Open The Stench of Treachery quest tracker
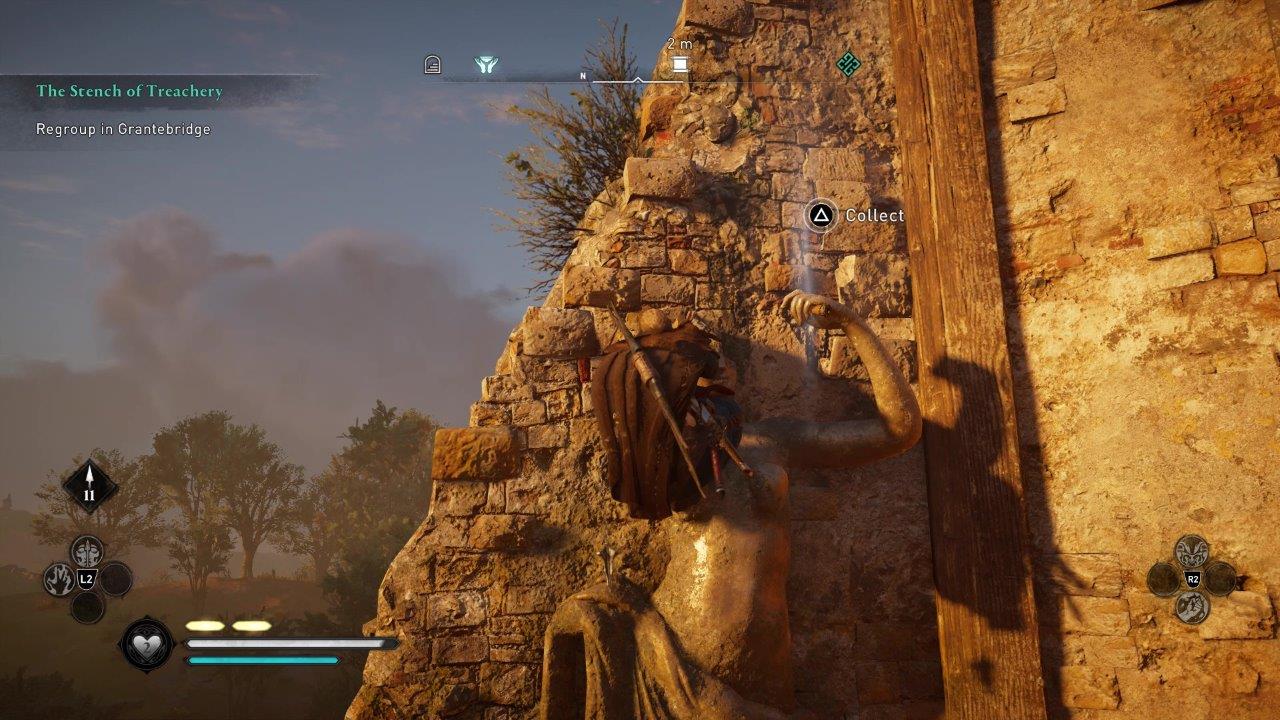The height and width of the screenshot is (720, 1280). [x=130, y=91]
